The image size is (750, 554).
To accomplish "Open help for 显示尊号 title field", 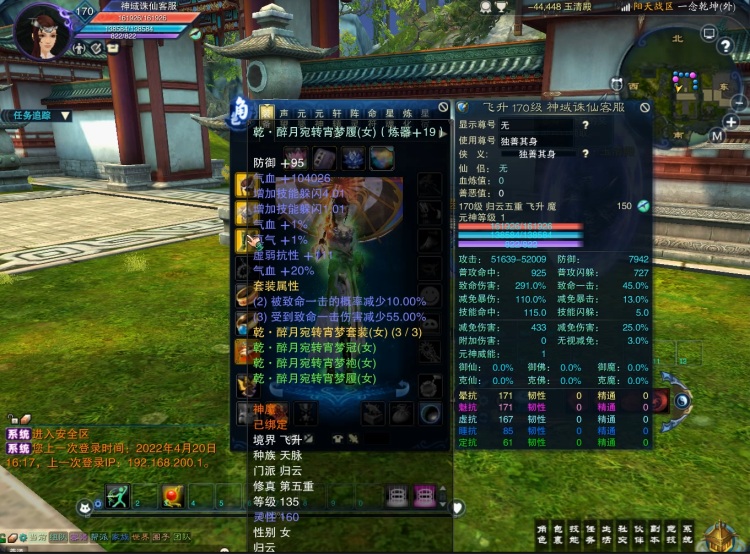I will (584, 125).
